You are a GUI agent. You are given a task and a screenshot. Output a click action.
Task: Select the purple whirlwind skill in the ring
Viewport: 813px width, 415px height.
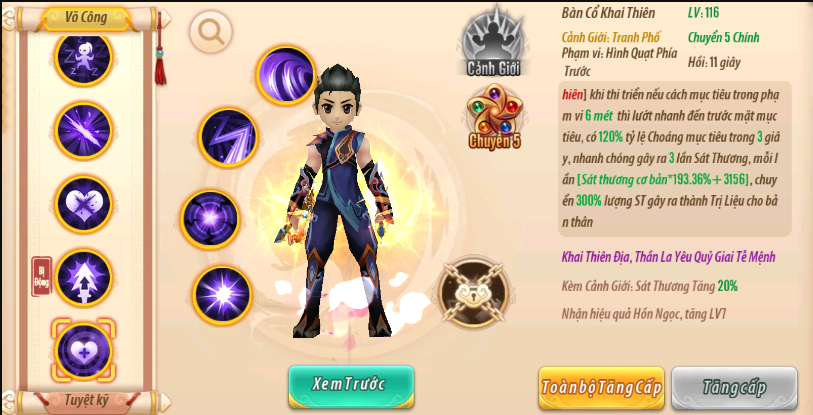point(287,75)
